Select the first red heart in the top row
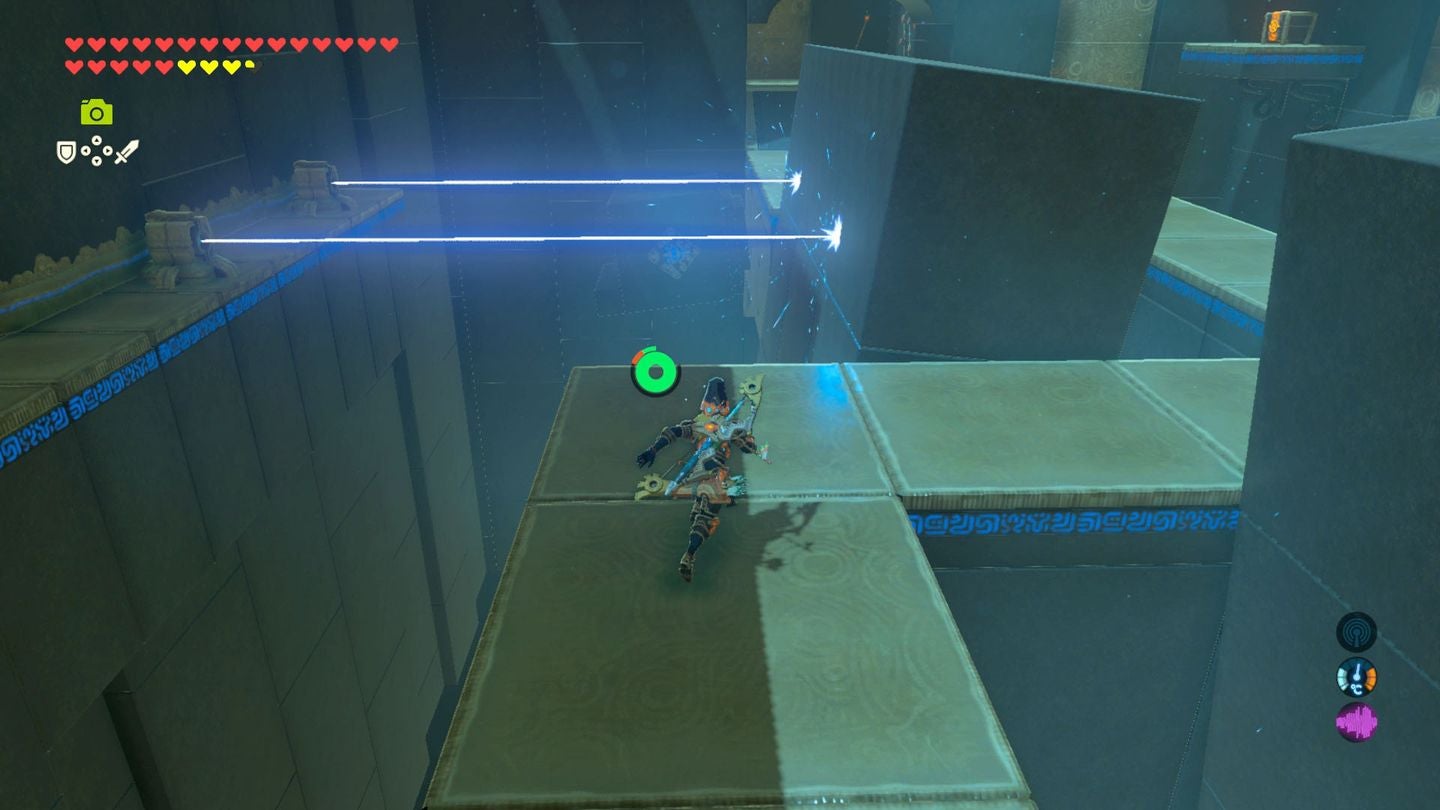The image size is (1440, 810). (x=73, y=45)
